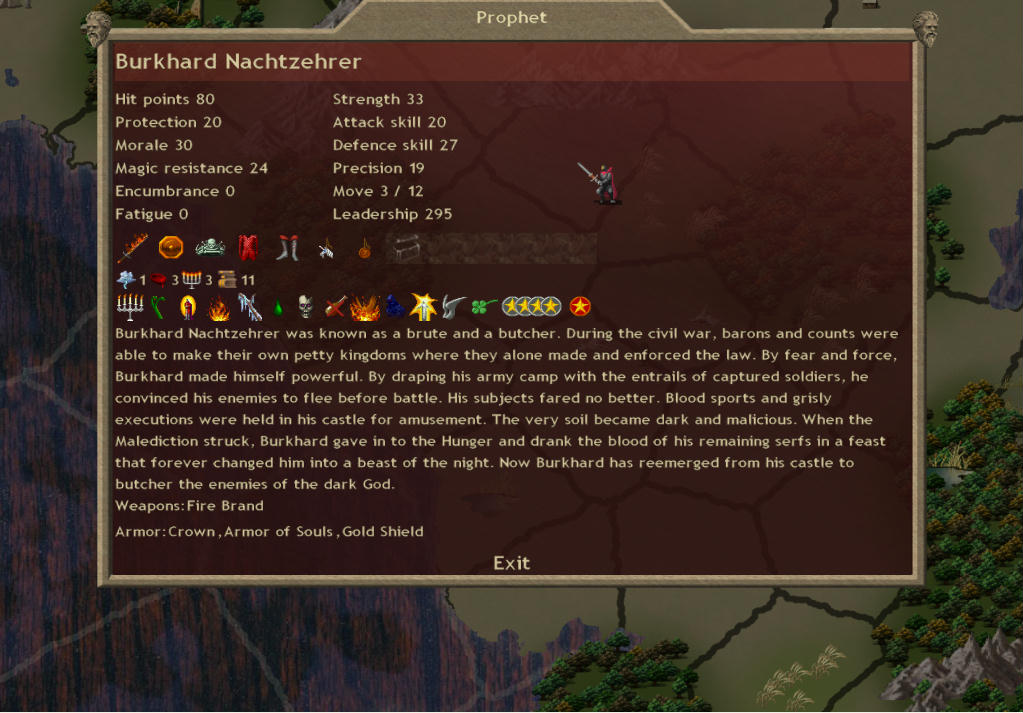Select the red-trimmed boots slot
This screenshot has width=1023, height=713.
pos(287,247)
